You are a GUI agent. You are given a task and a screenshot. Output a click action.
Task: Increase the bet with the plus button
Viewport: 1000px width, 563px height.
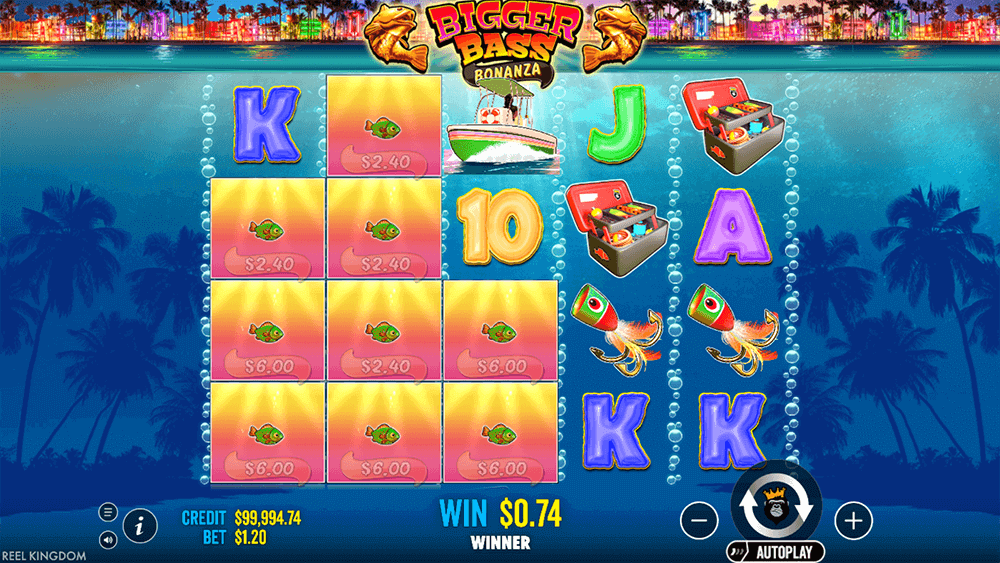853,520
